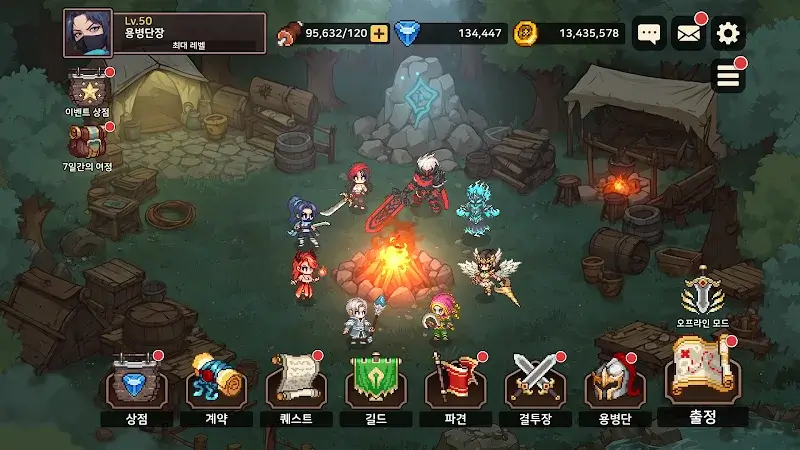800x450 pixels.
Task: Open the 퀘스트 quest scroll
Action: [x=293, y=382]
